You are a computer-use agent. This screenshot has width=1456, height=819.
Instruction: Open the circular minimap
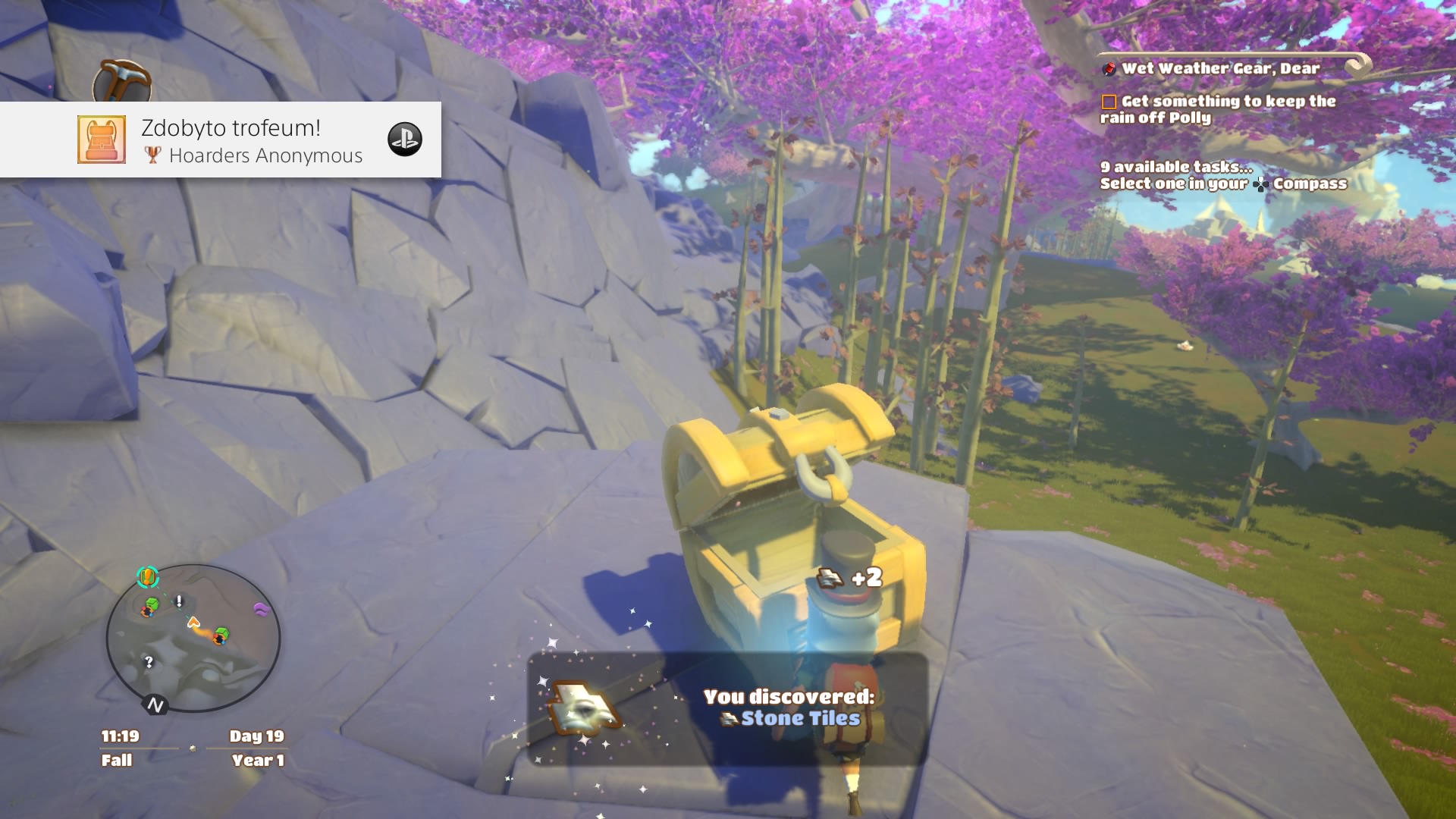click(193, 639)
